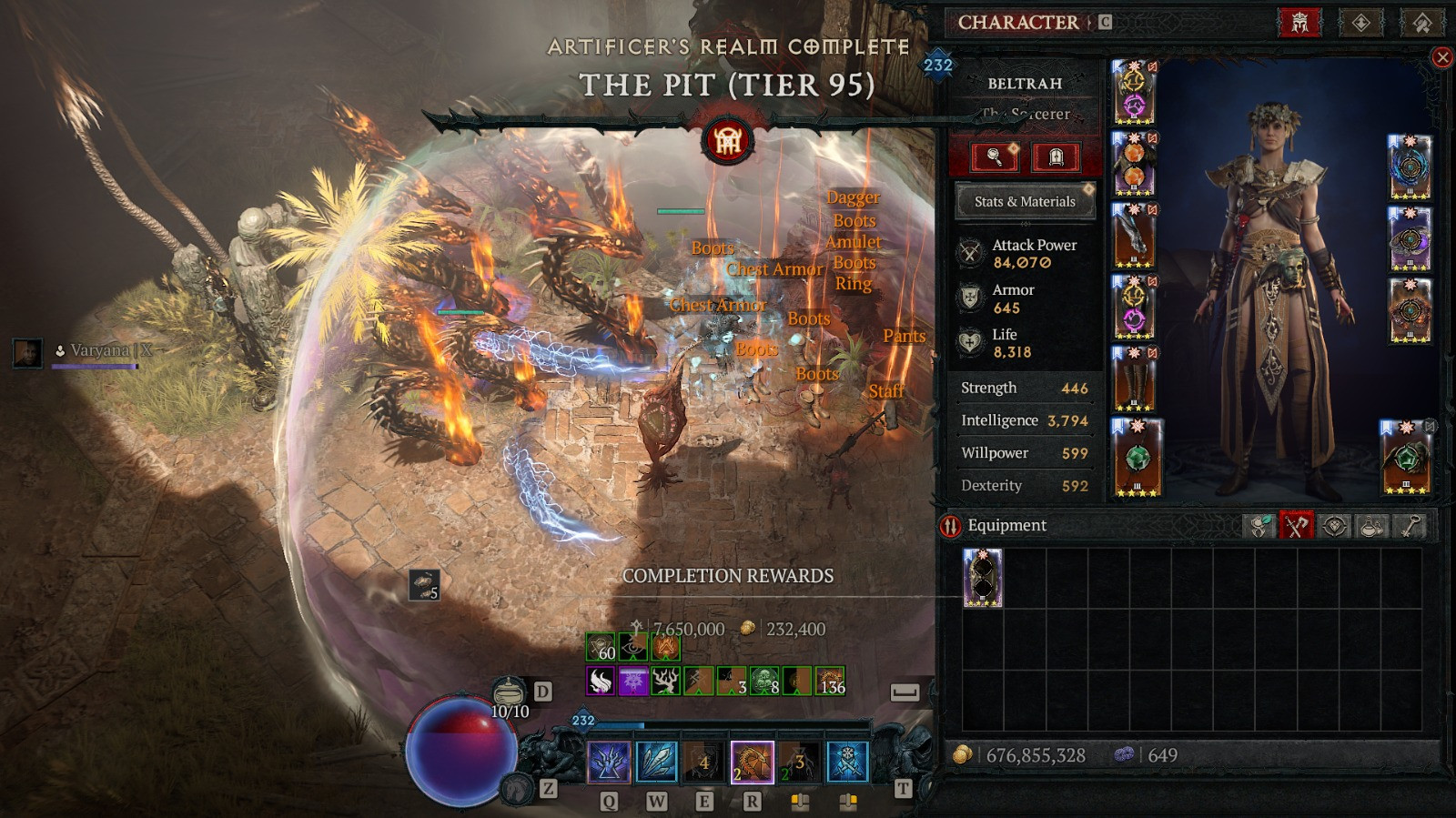Use the healing potion flask

(510, 693)
